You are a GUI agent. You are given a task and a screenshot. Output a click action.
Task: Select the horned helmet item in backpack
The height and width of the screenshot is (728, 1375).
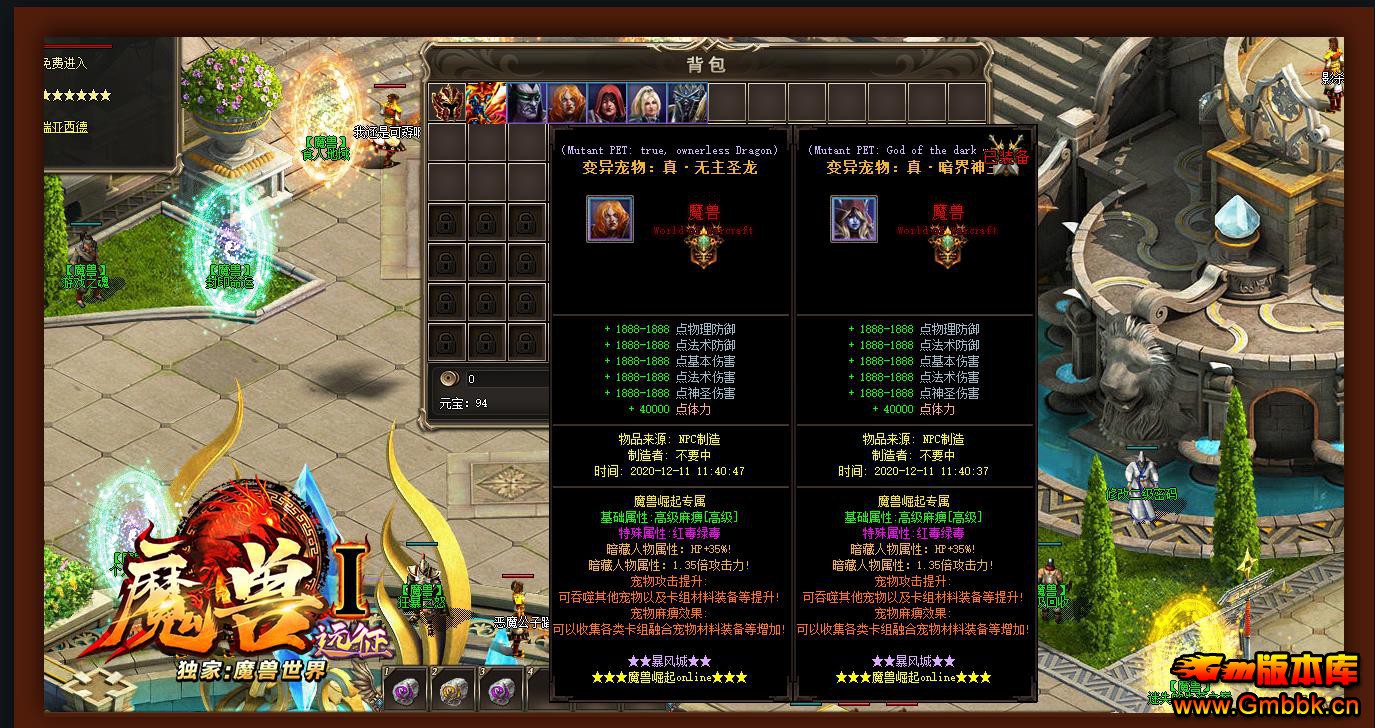447,103
